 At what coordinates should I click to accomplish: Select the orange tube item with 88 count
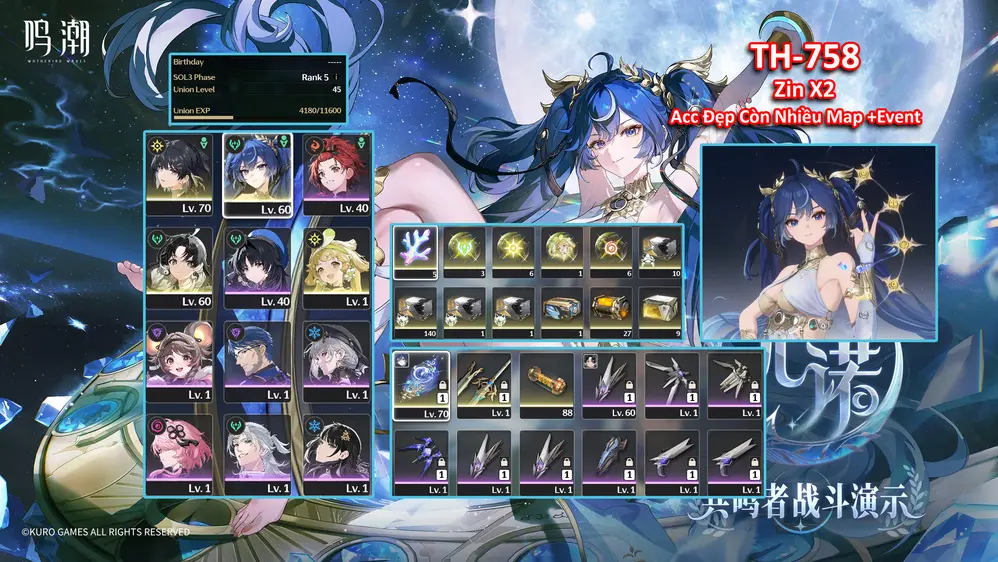[x=546, y=384]
